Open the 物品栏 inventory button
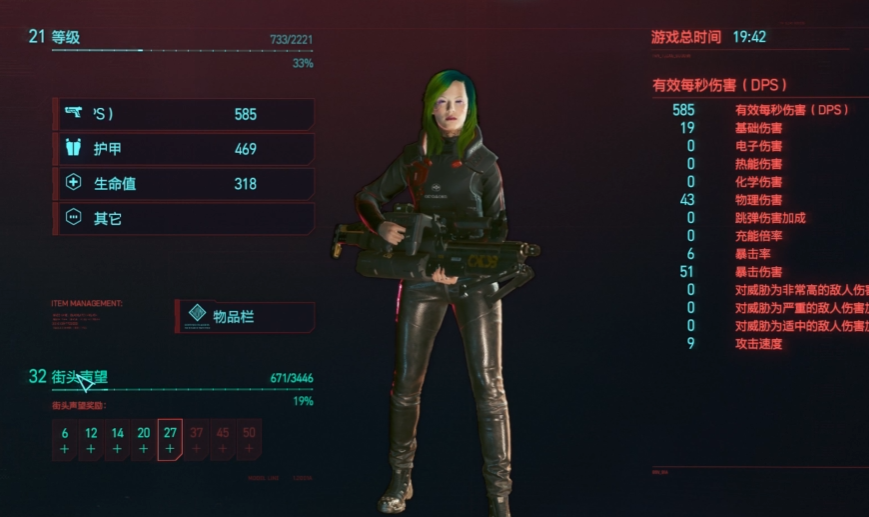 click(245, 316)
